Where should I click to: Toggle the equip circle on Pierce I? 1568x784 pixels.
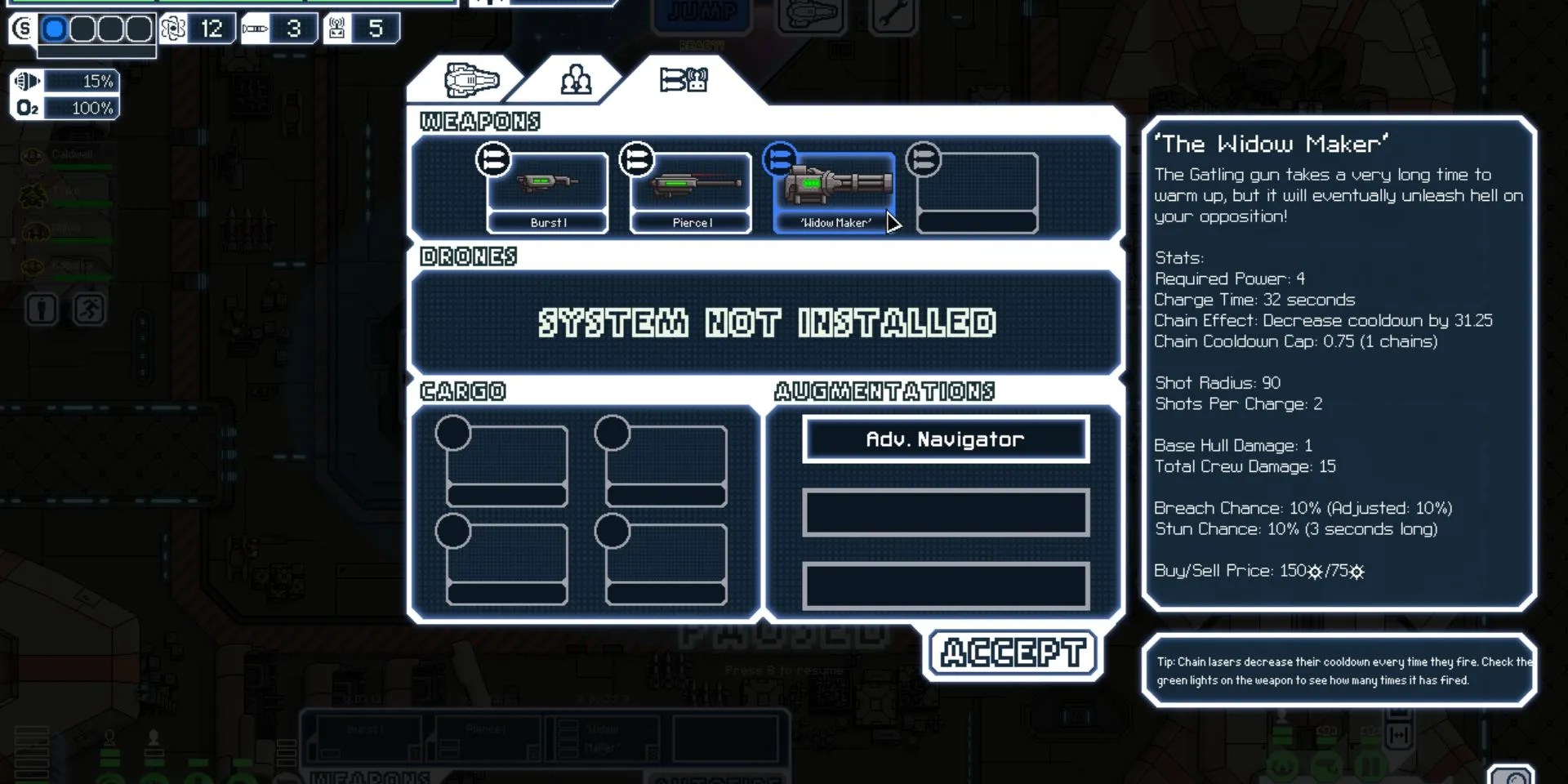tap(636, 160)
